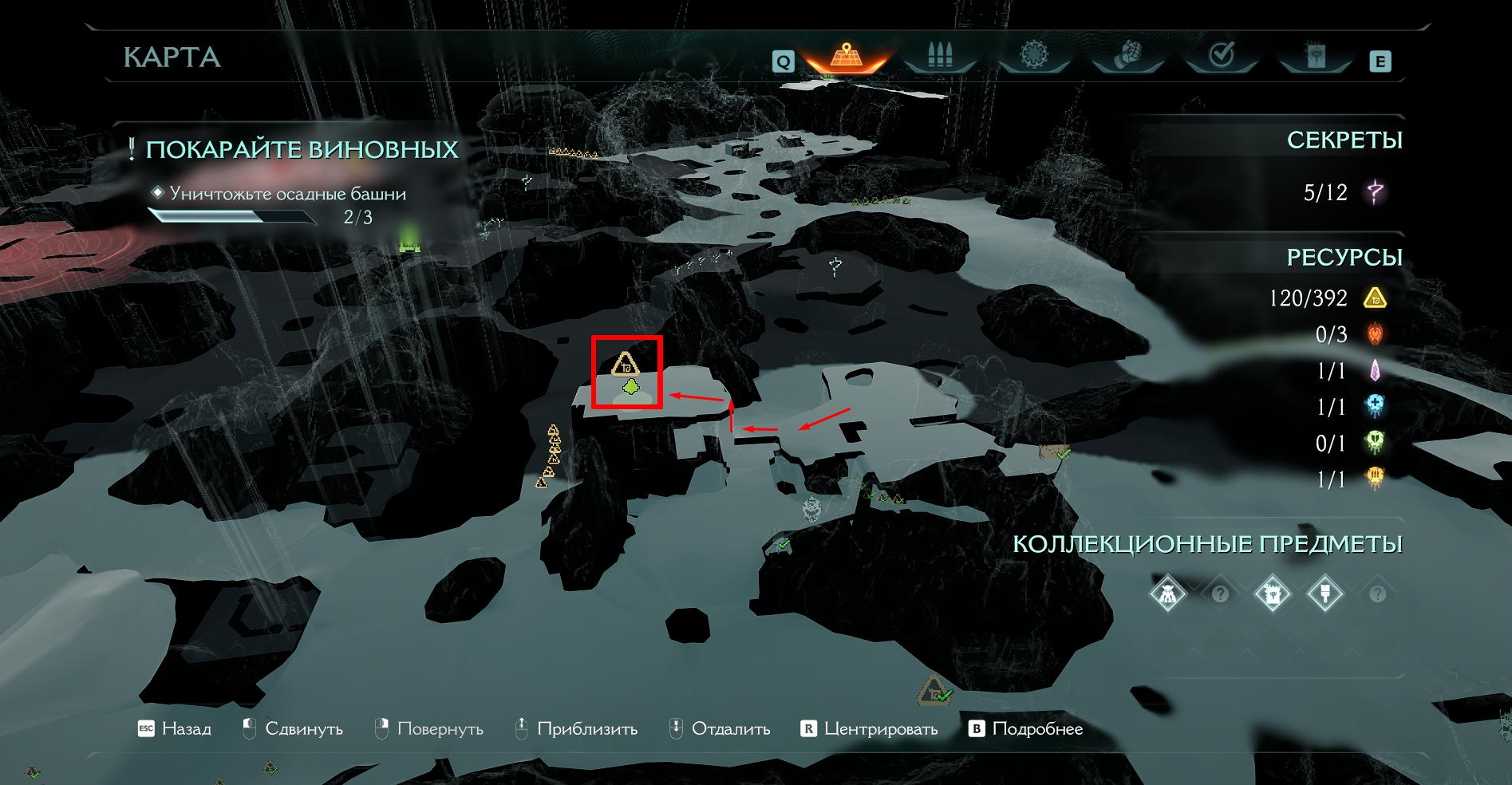Select the demon head marker on the map
1512x785 pixels.
[811, 507]
